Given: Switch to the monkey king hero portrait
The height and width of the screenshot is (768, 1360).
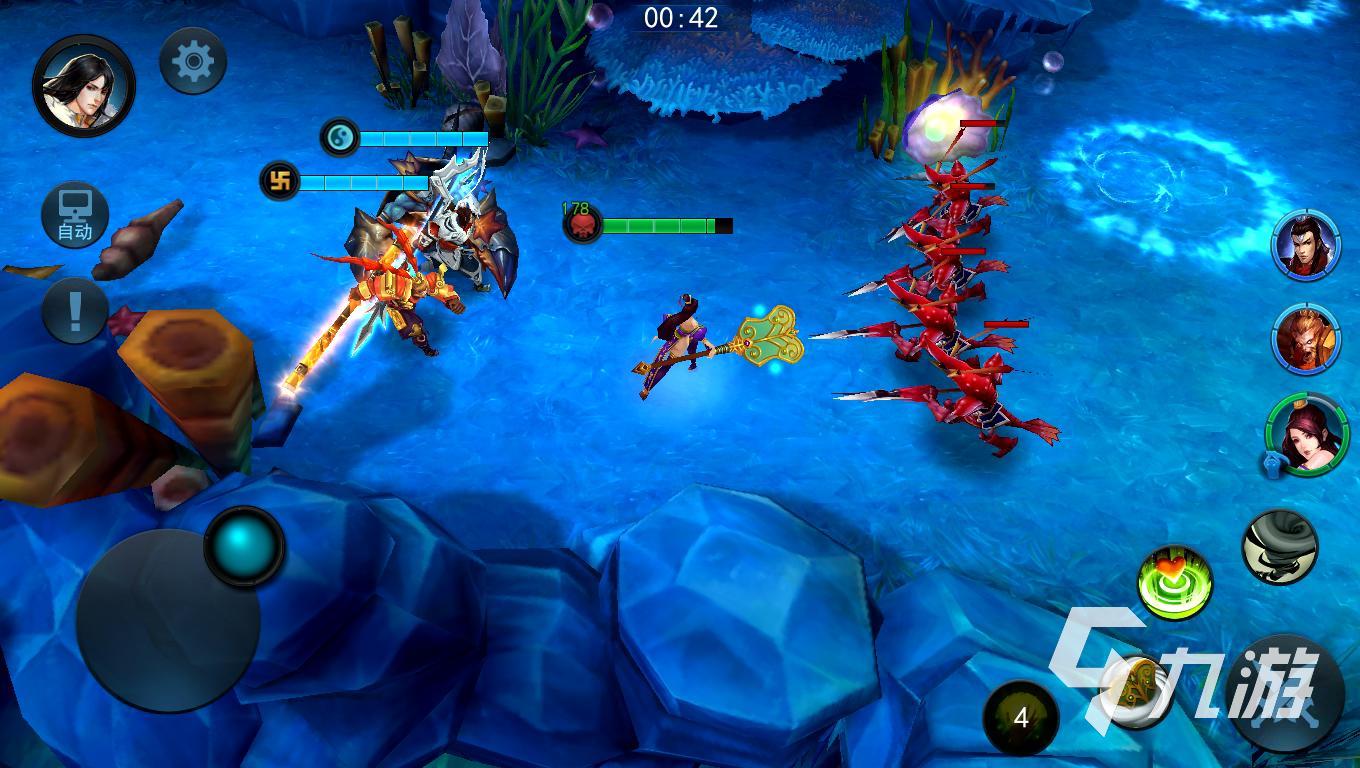Looking at the screenshot, I should 1306,339.
